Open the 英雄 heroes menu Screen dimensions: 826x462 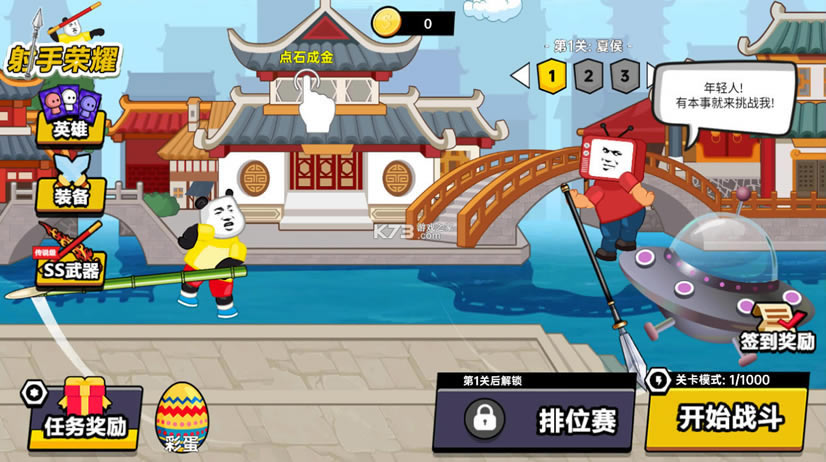pyautogui.click(x=69, y=114)
